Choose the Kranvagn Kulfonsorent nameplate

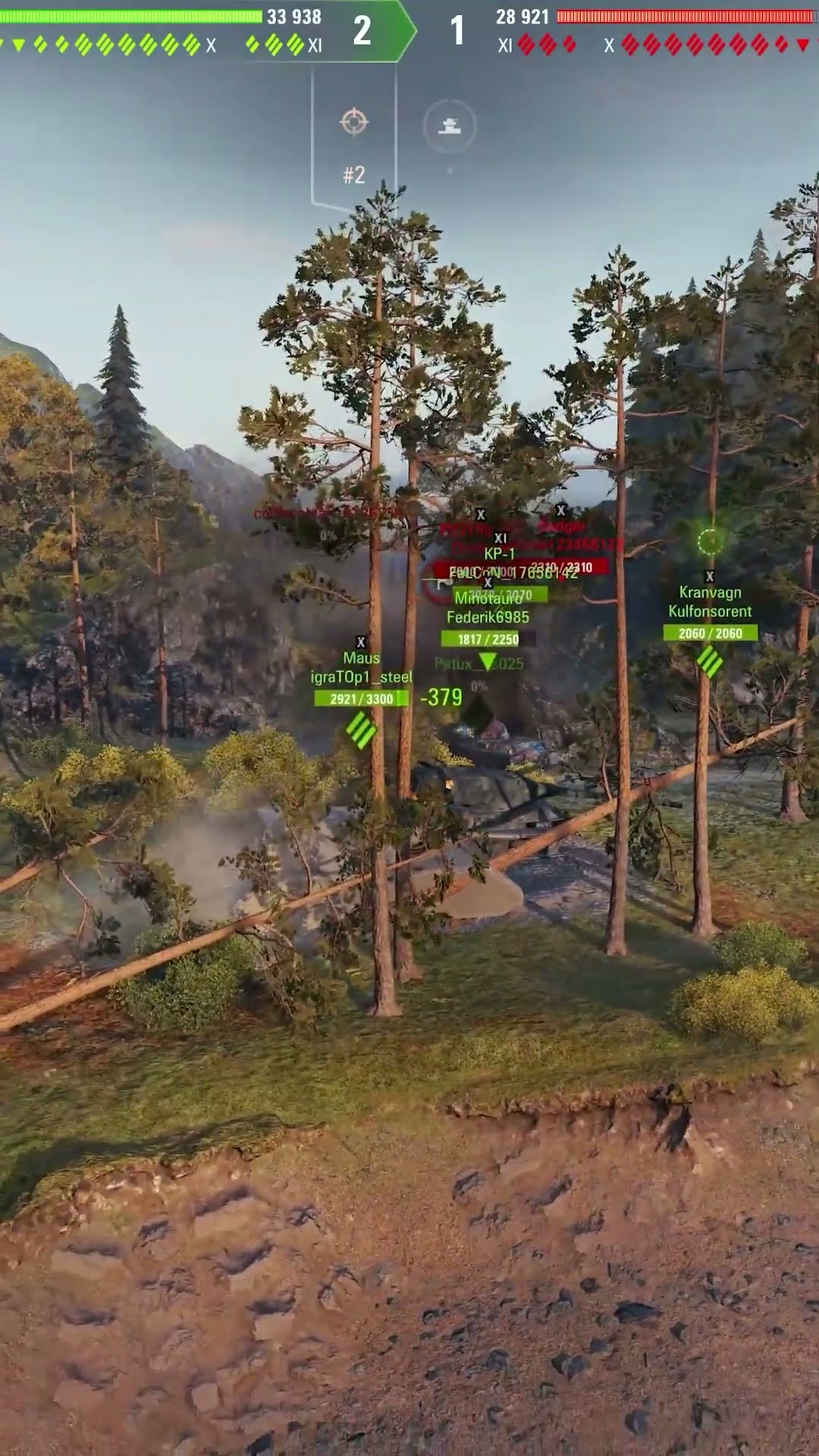(x=710, y=602)
